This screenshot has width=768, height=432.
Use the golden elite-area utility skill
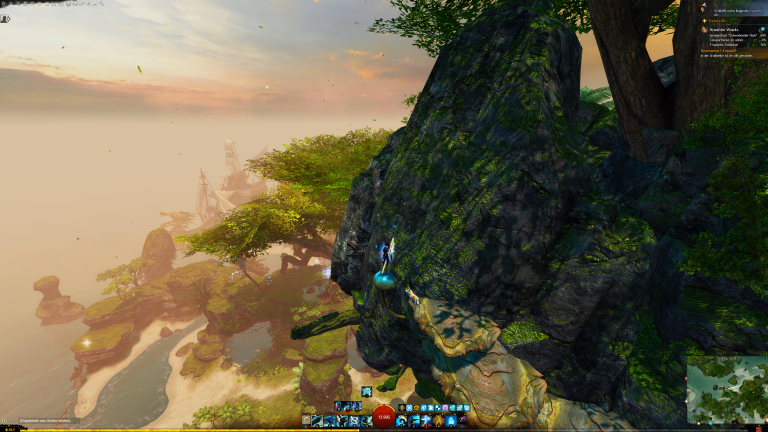[x=438, y=421]
